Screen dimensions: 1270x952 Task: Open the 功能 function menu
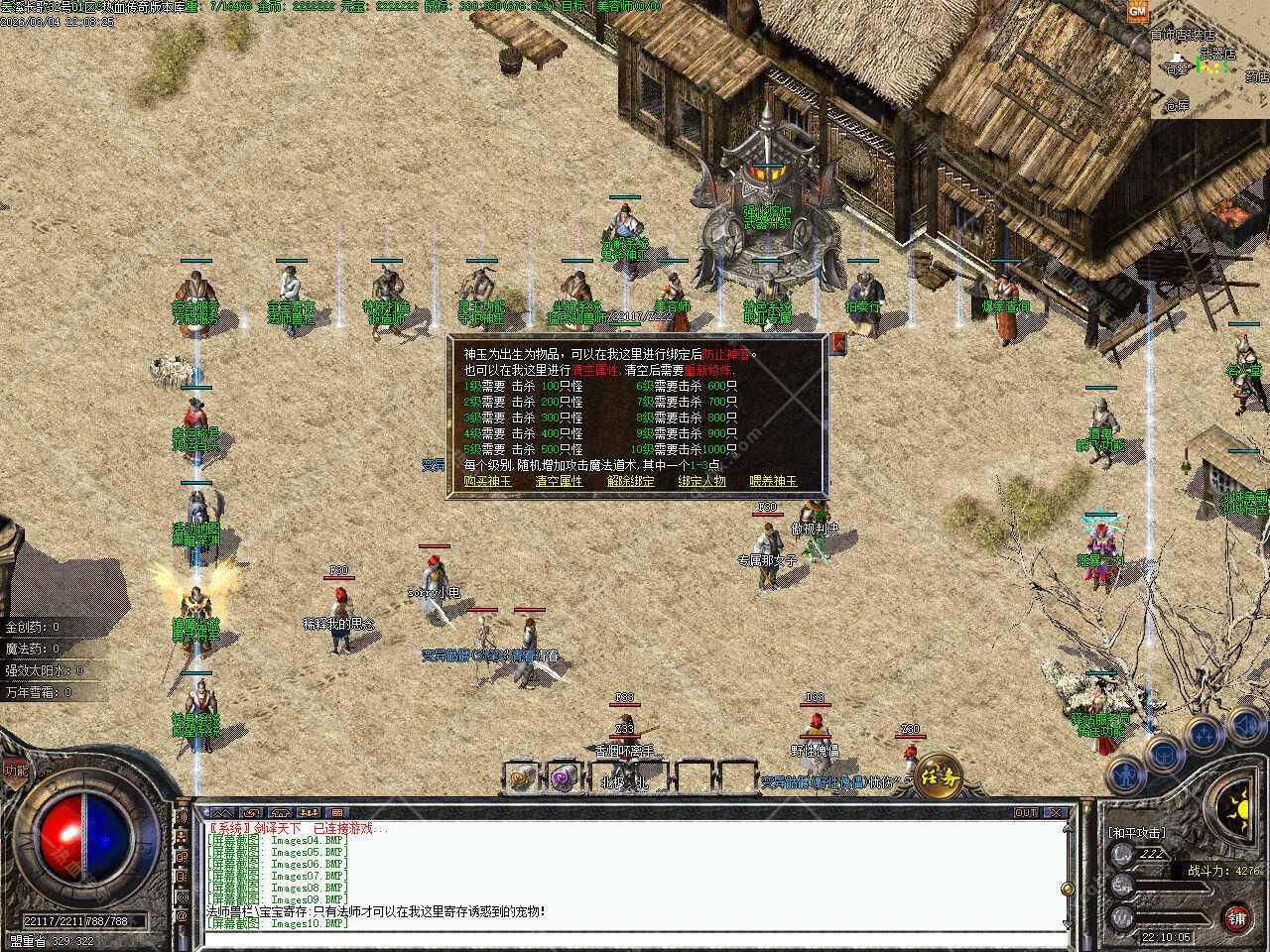point(15,769)
